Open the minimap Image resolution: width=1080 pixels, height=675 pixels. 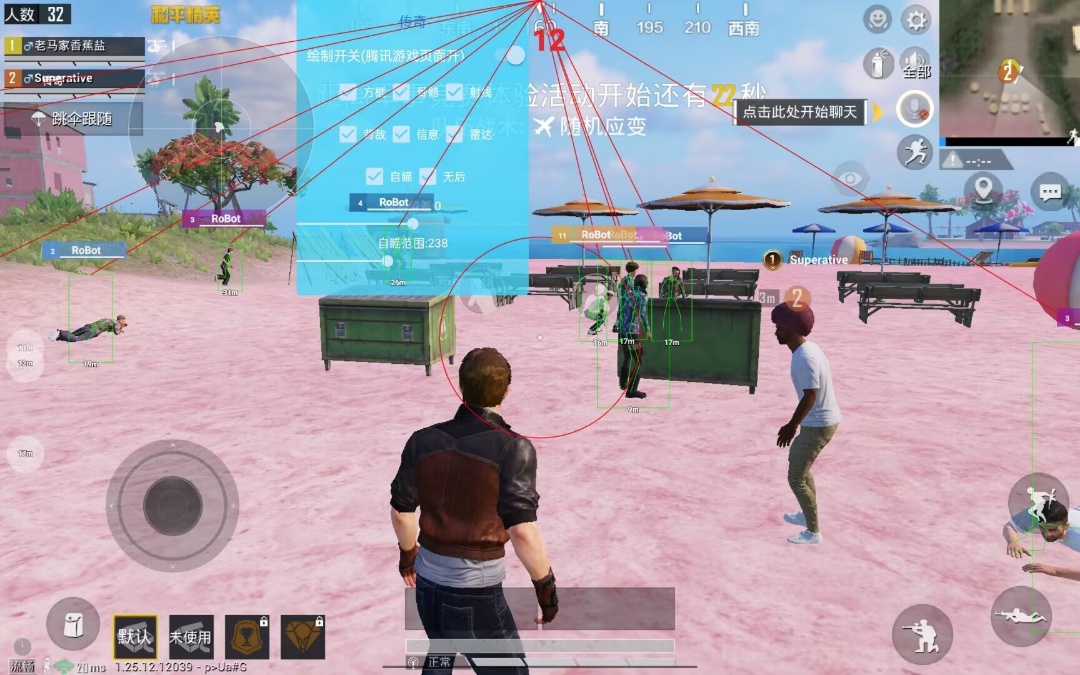[1009, 68]
